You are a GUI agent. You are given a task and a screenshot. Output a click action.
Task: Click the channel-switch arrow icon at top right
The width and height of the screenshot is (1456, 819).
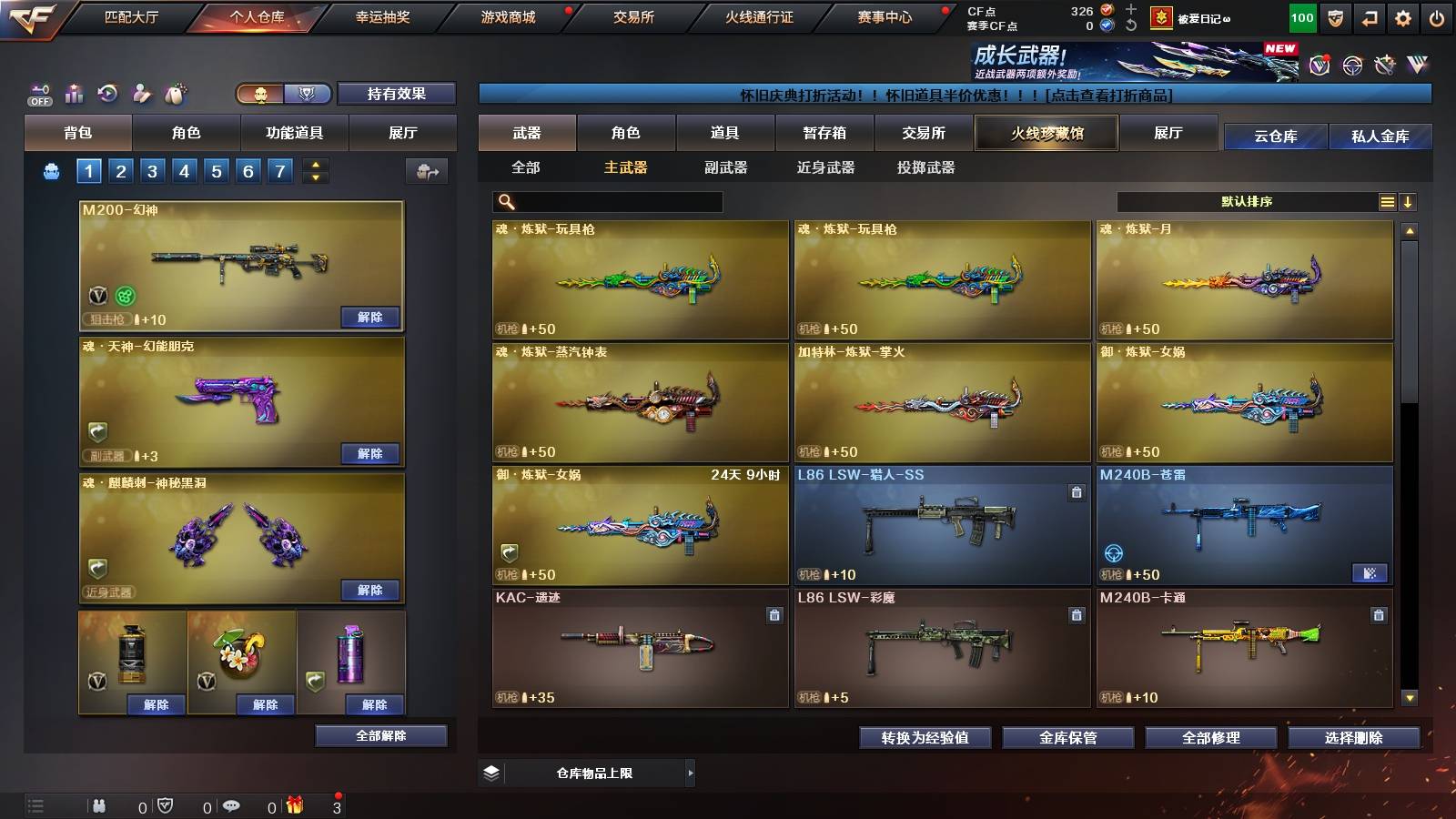[x=1370, y=18]
